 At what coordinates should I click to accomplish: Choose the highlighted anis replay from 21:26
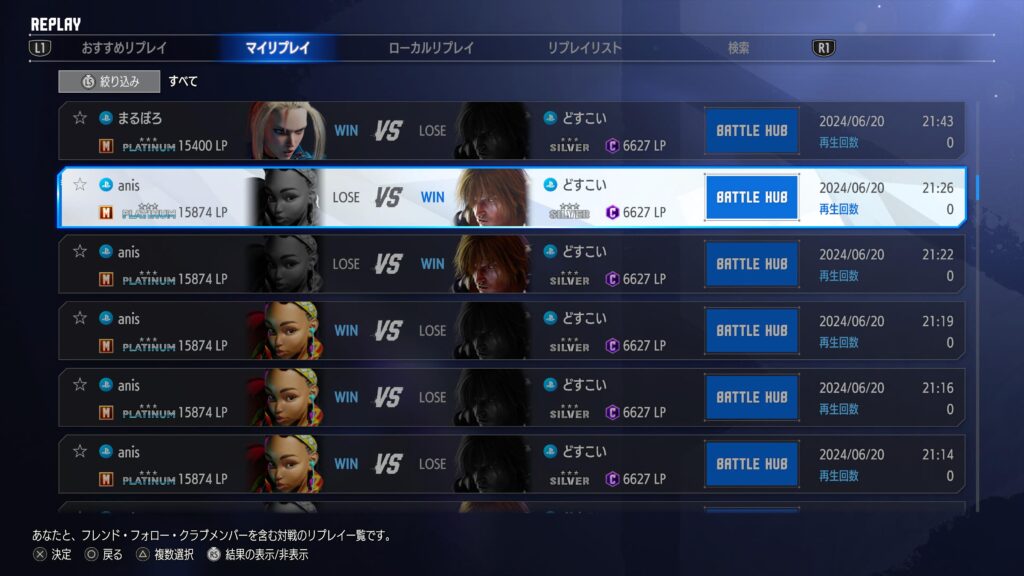[x=512, y=197]
